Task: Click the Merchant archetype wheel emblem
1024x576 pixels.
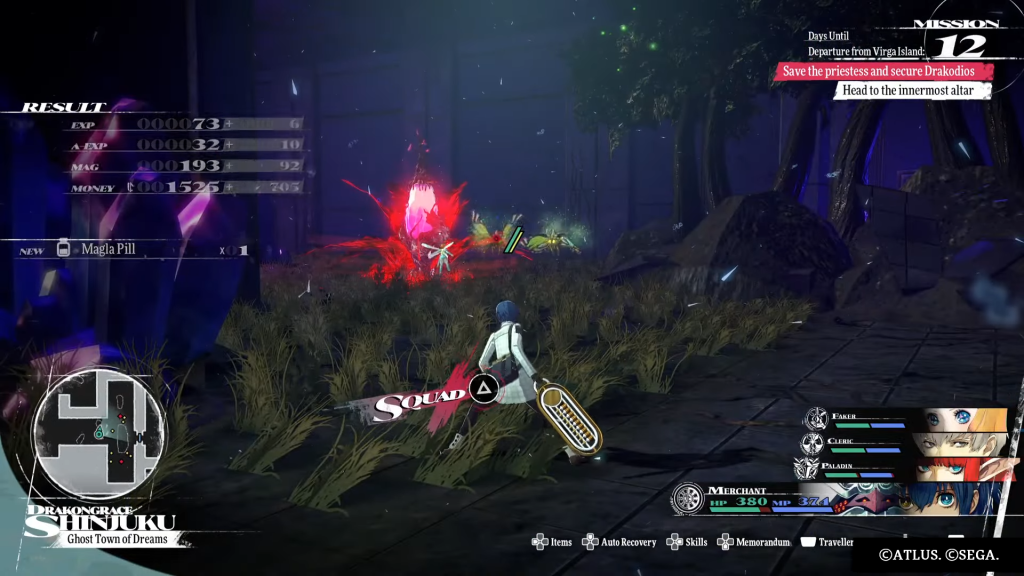Action: [688, 500]
